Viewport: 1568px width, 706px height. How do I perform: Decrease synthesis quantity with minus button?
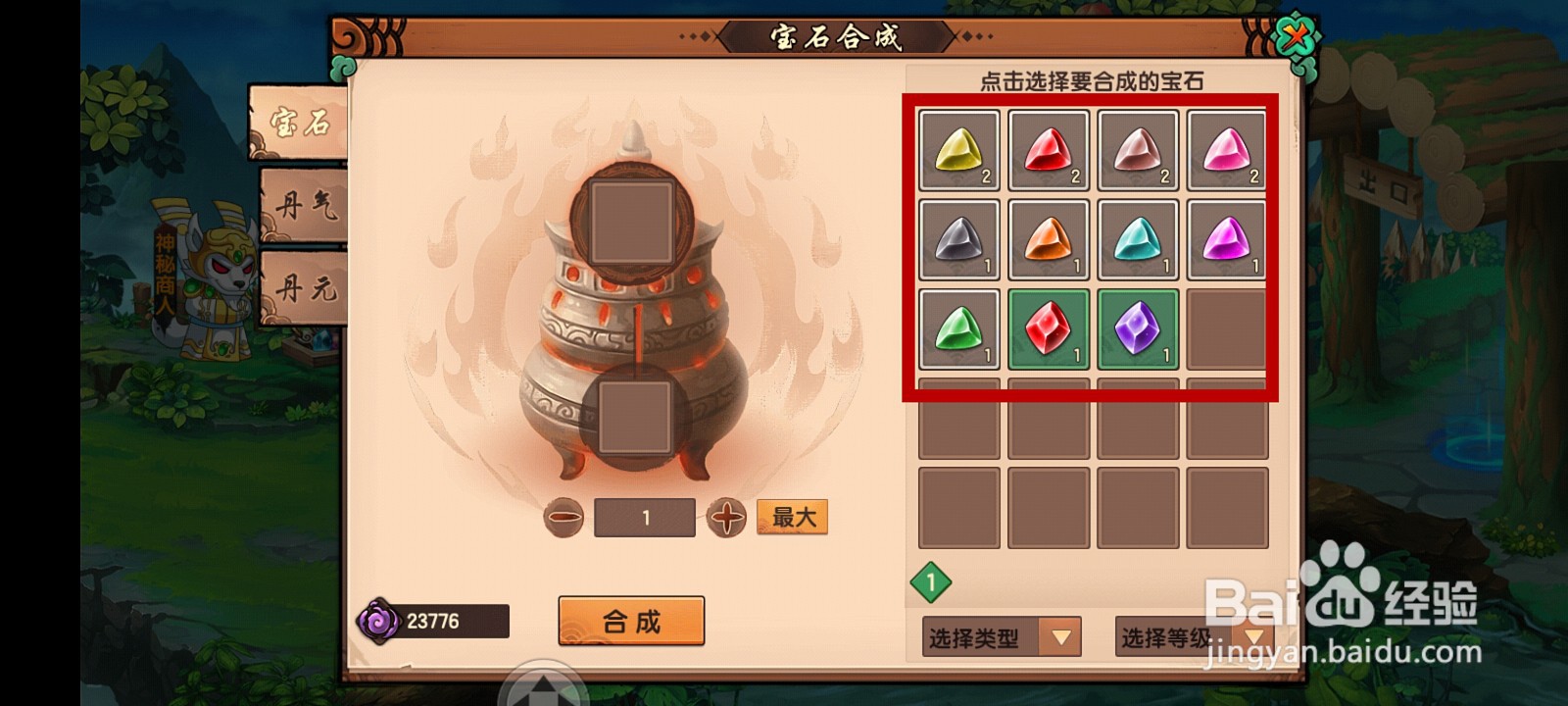(563, 518)
